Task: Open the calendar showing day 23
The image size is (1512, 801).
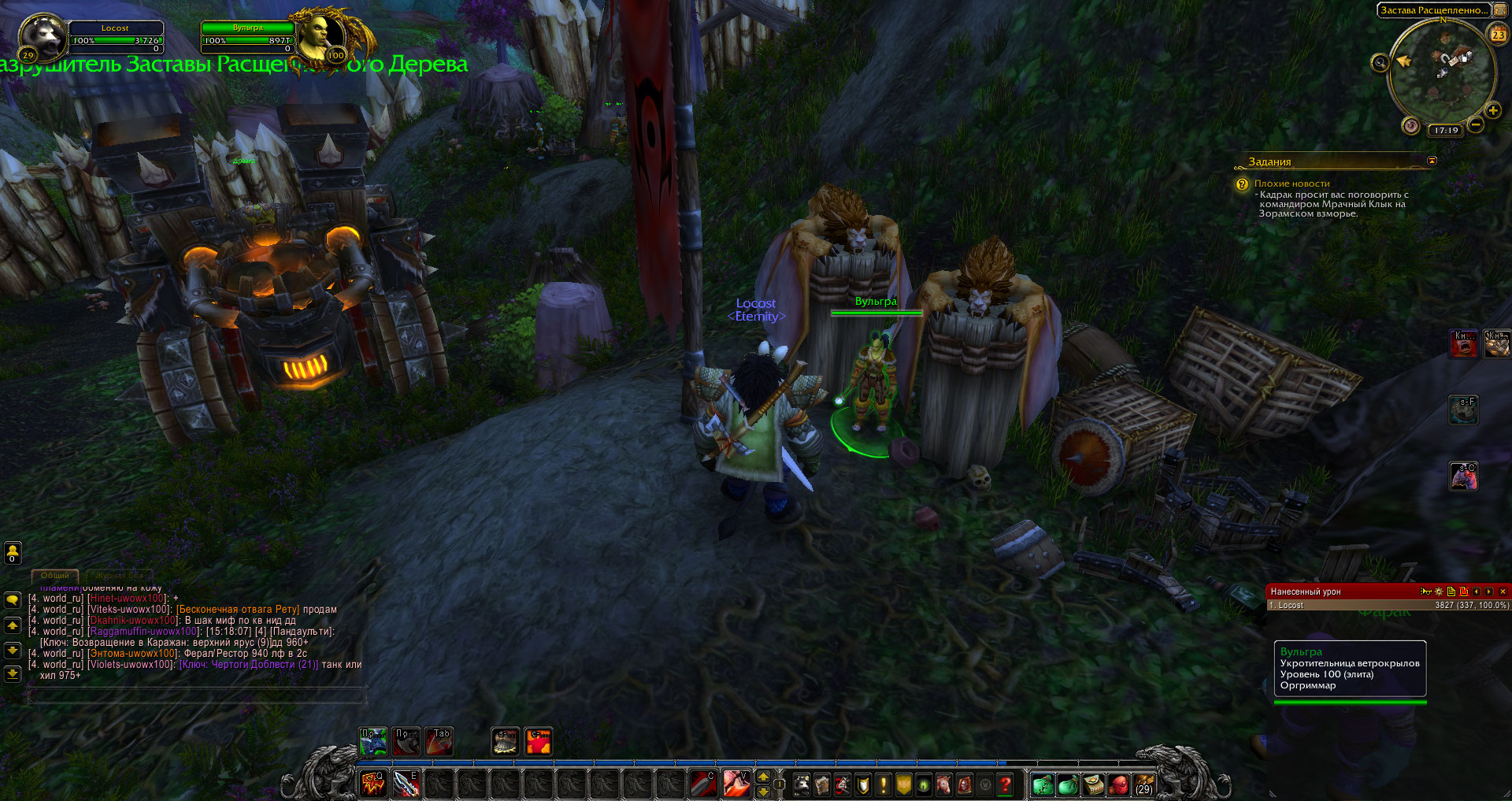Action: tap(1497, 34)
